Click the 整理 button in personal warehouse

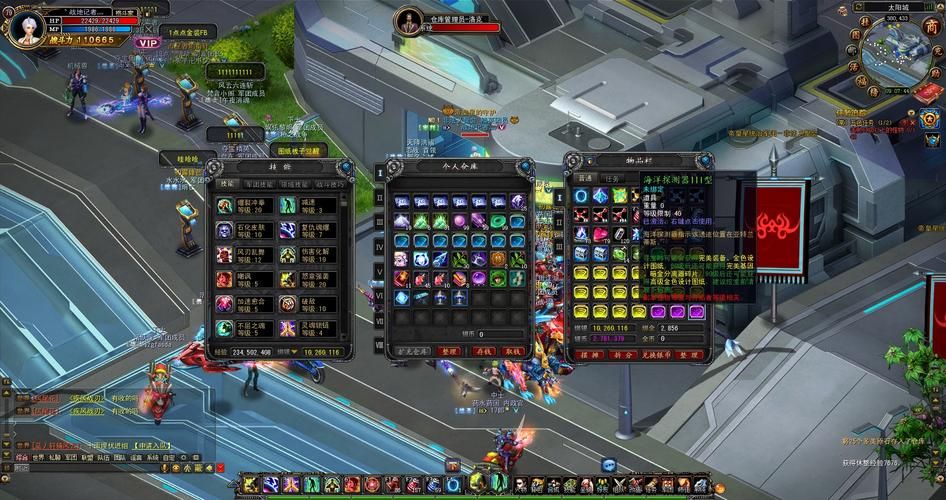click(449, 352)
